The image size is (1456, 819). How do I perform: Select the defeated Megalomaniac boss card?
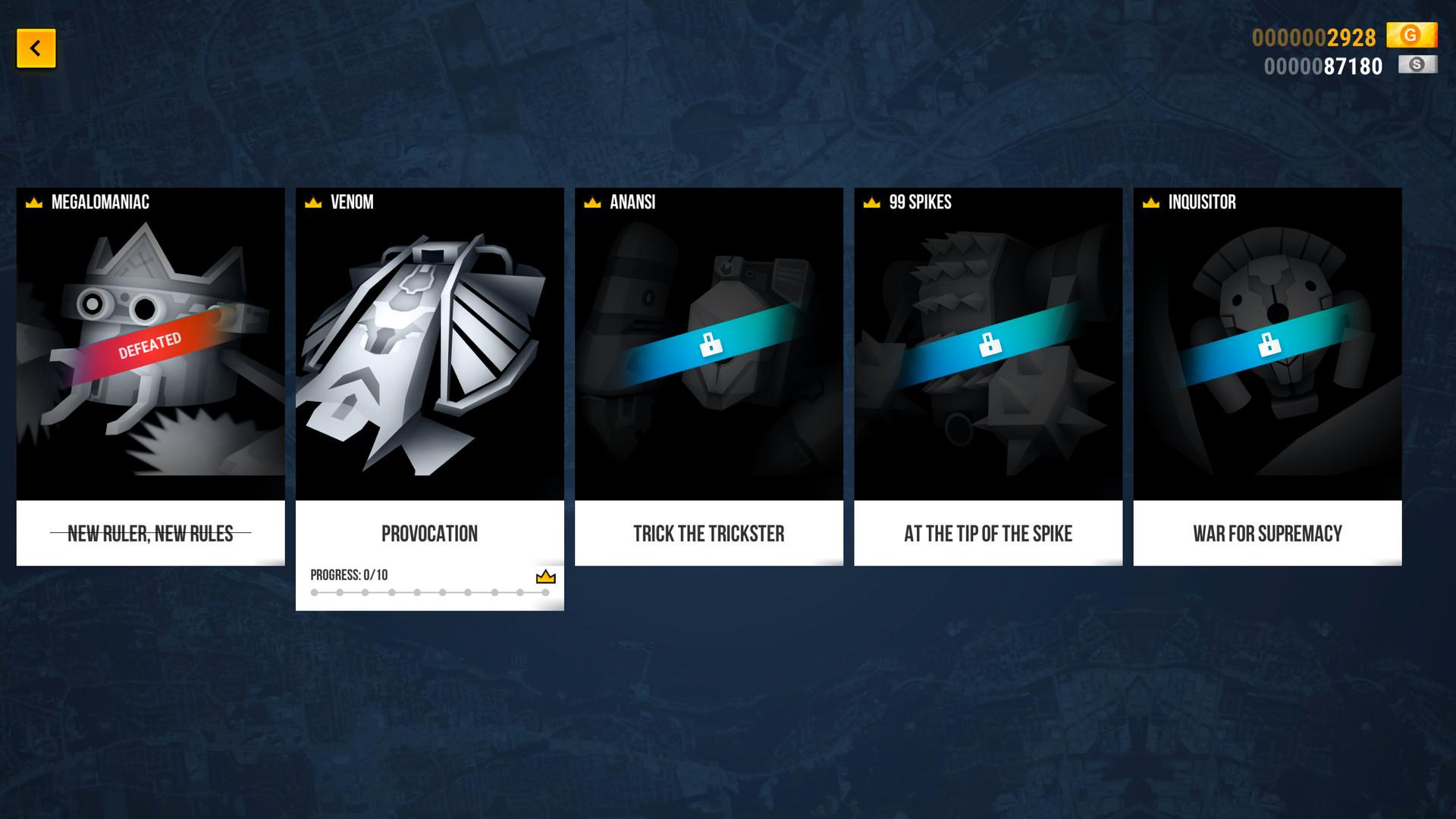pos(150,345)
